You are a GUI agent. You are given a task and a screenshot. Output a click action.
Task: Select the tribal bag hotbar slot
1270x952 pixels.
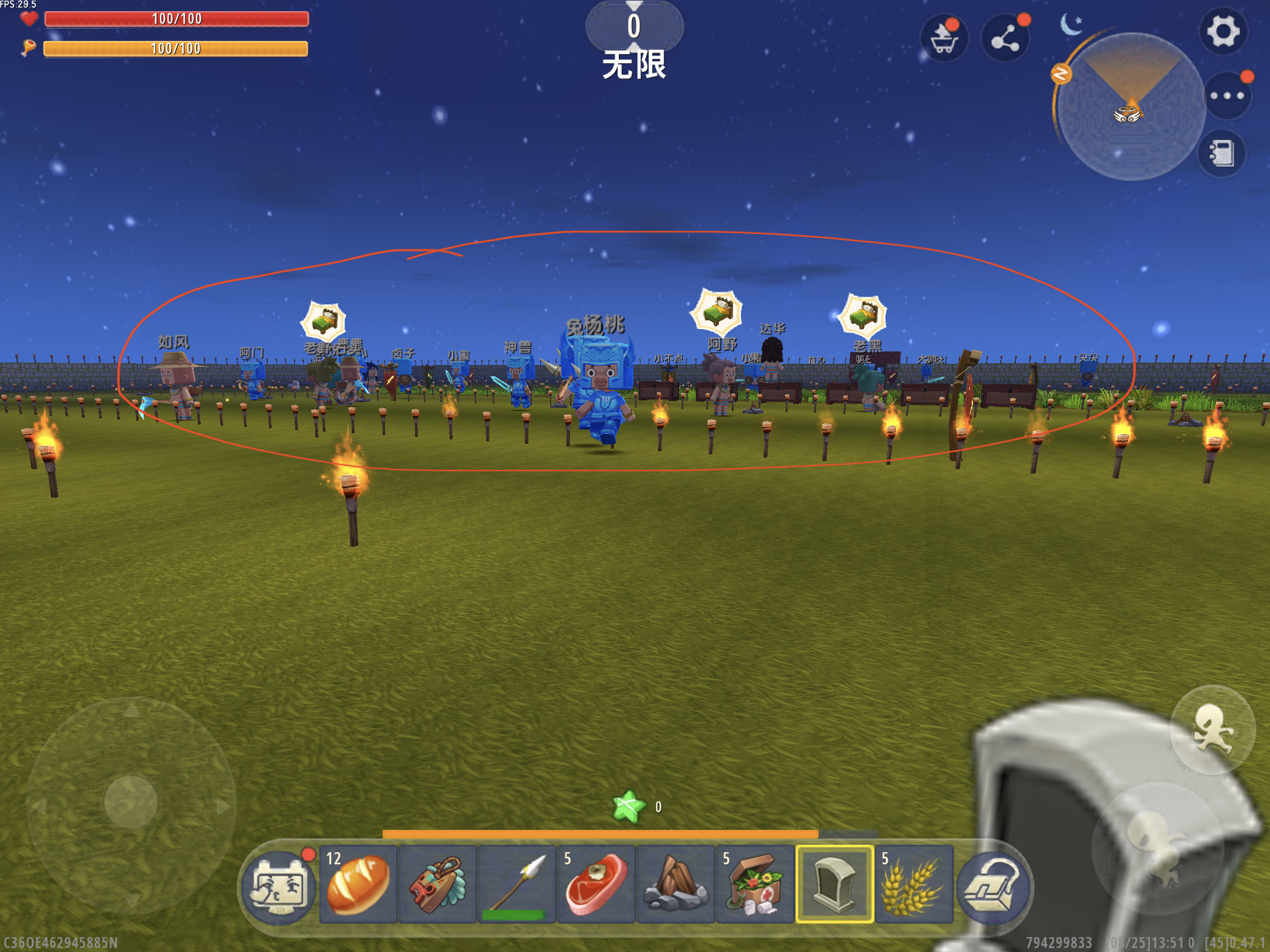pyautogui.click(x=438, y=884)
